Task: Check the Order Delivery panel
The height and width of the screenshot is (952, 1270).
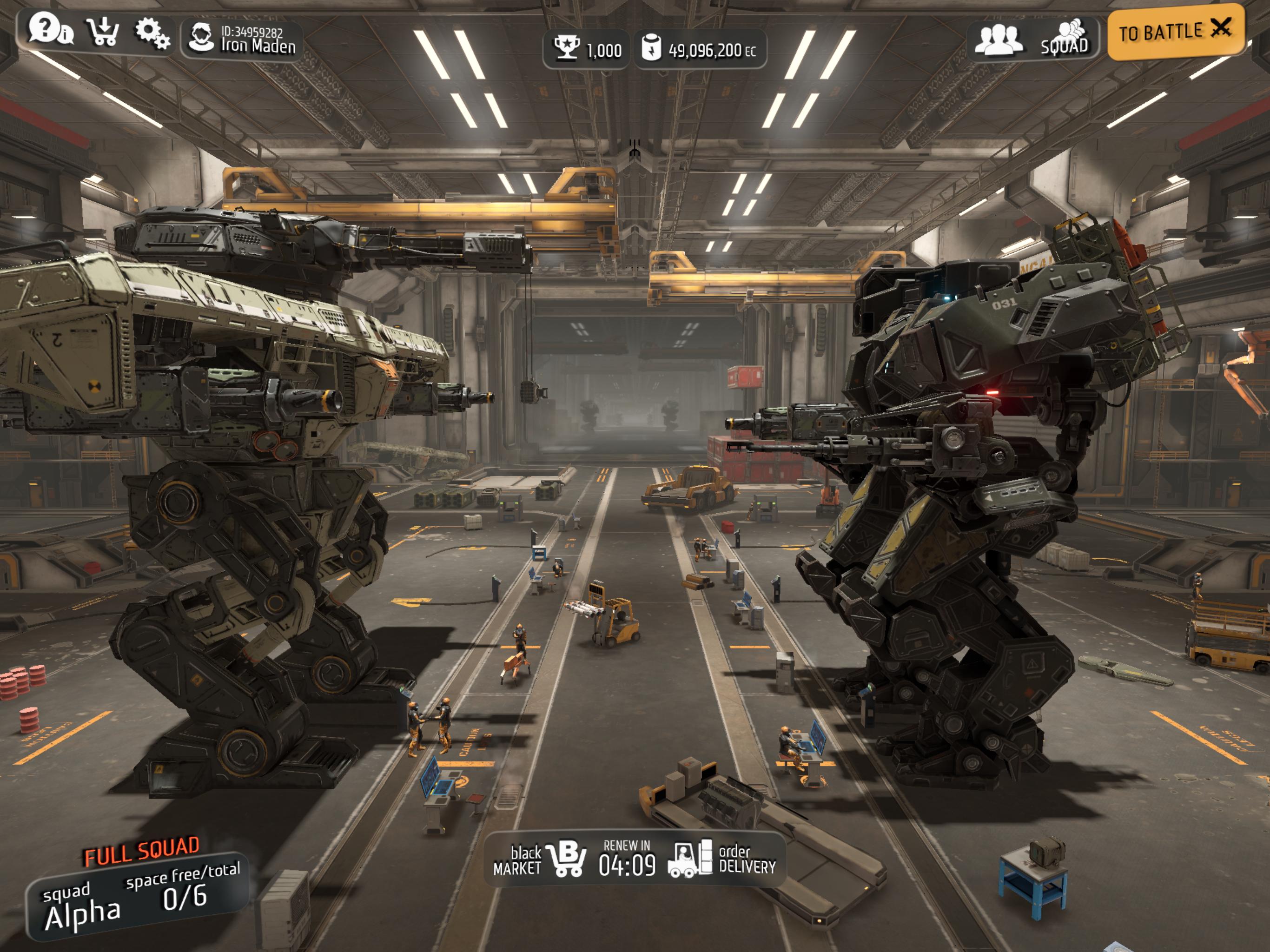Action: 723,859
